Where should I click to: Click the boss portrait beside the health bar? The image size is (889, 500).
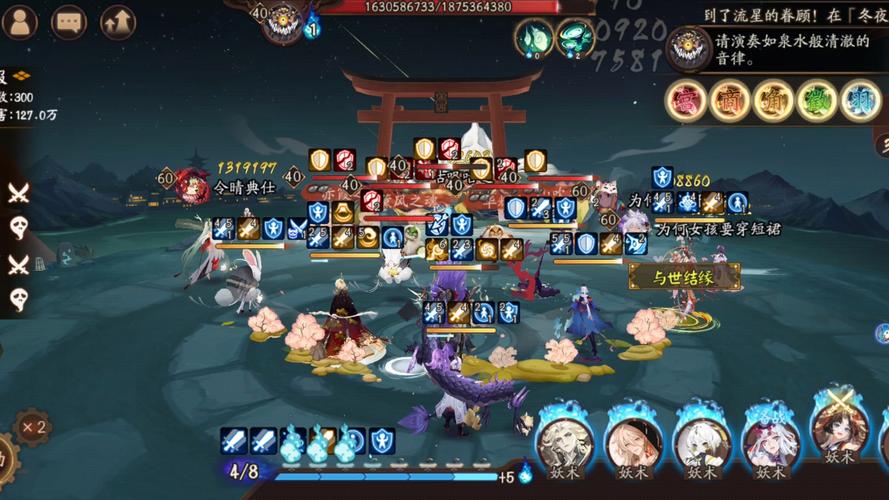point(283,20)
